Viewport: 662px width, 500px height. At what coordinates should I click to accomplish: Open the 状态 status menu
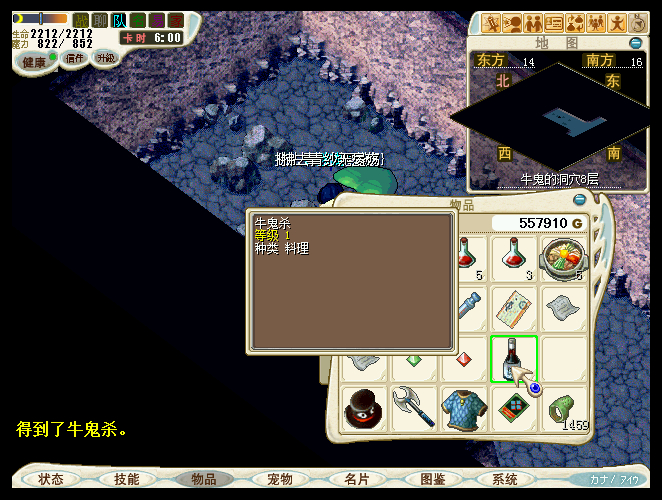pos(51,479)
